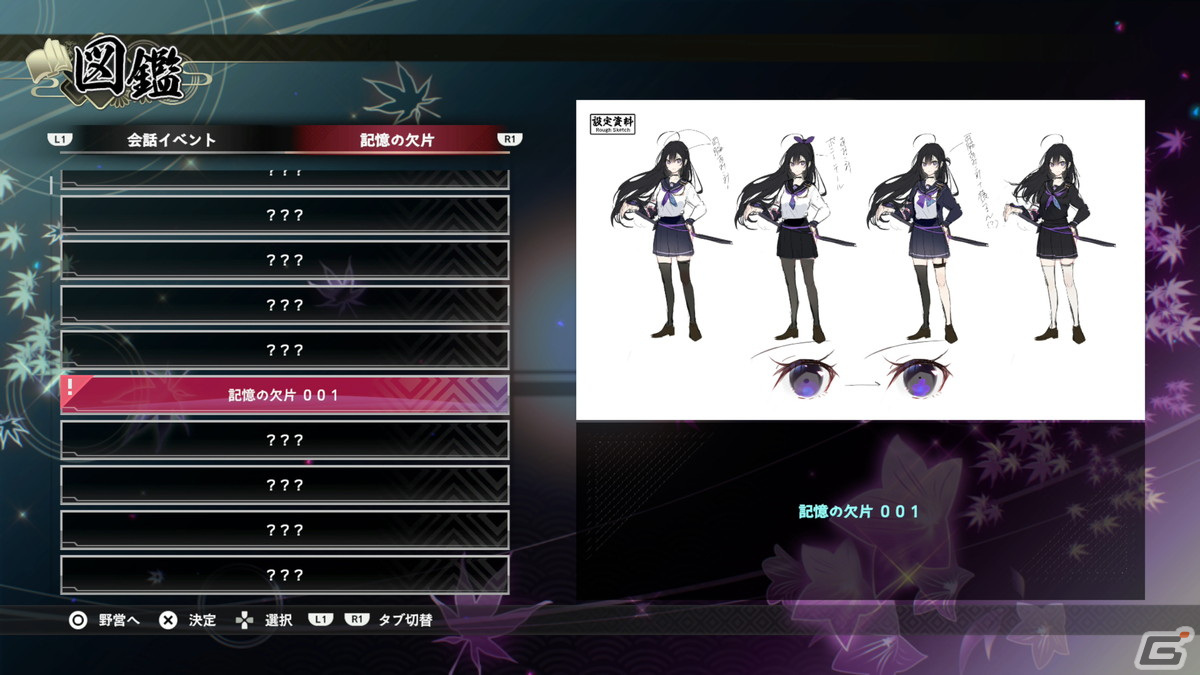Open the 記憶の欠片 001 list entry
1200x675 pixels.
[285, 395]
